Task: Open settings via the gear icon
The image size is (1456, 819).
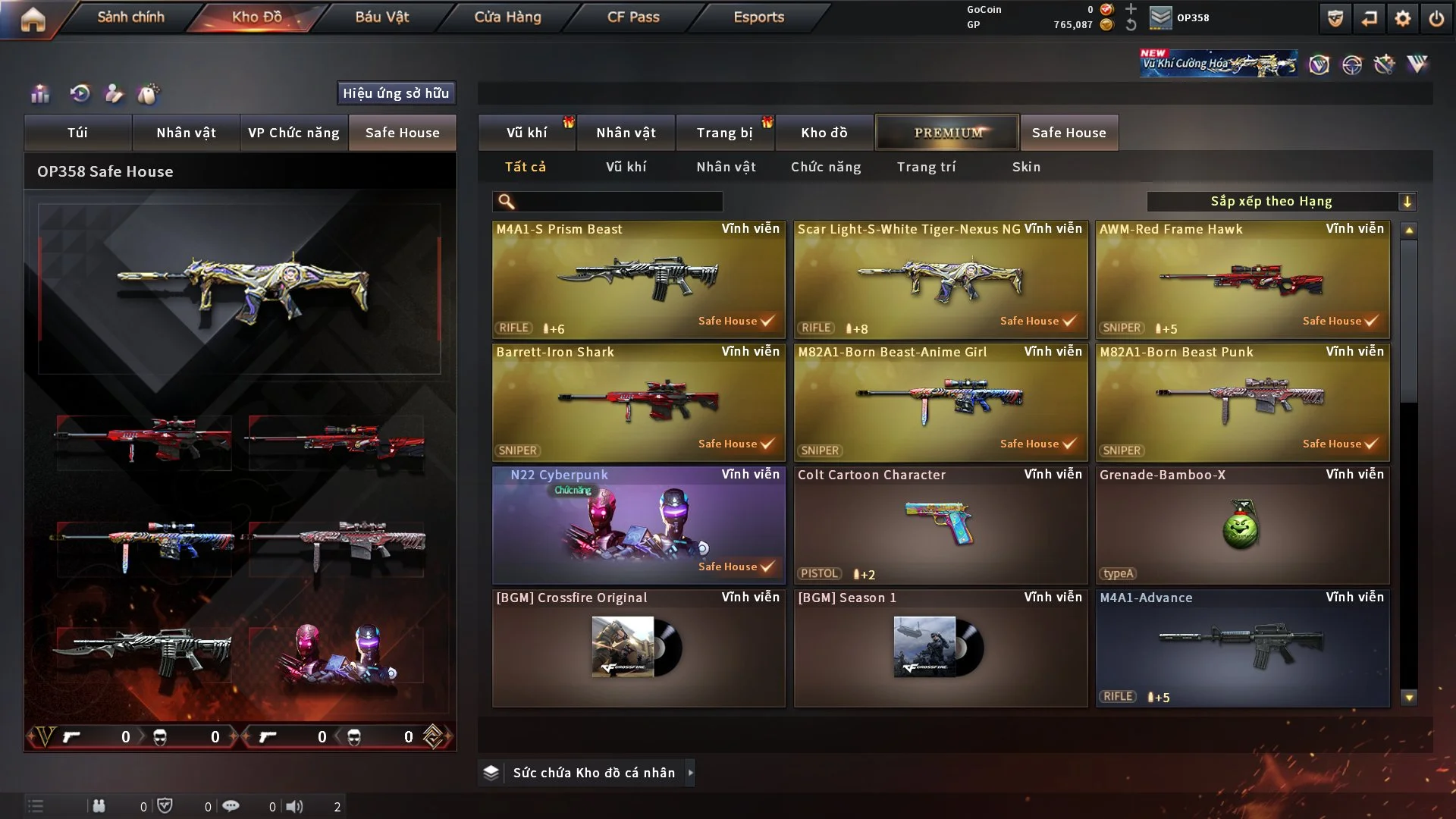Action: click(1402, 18)
